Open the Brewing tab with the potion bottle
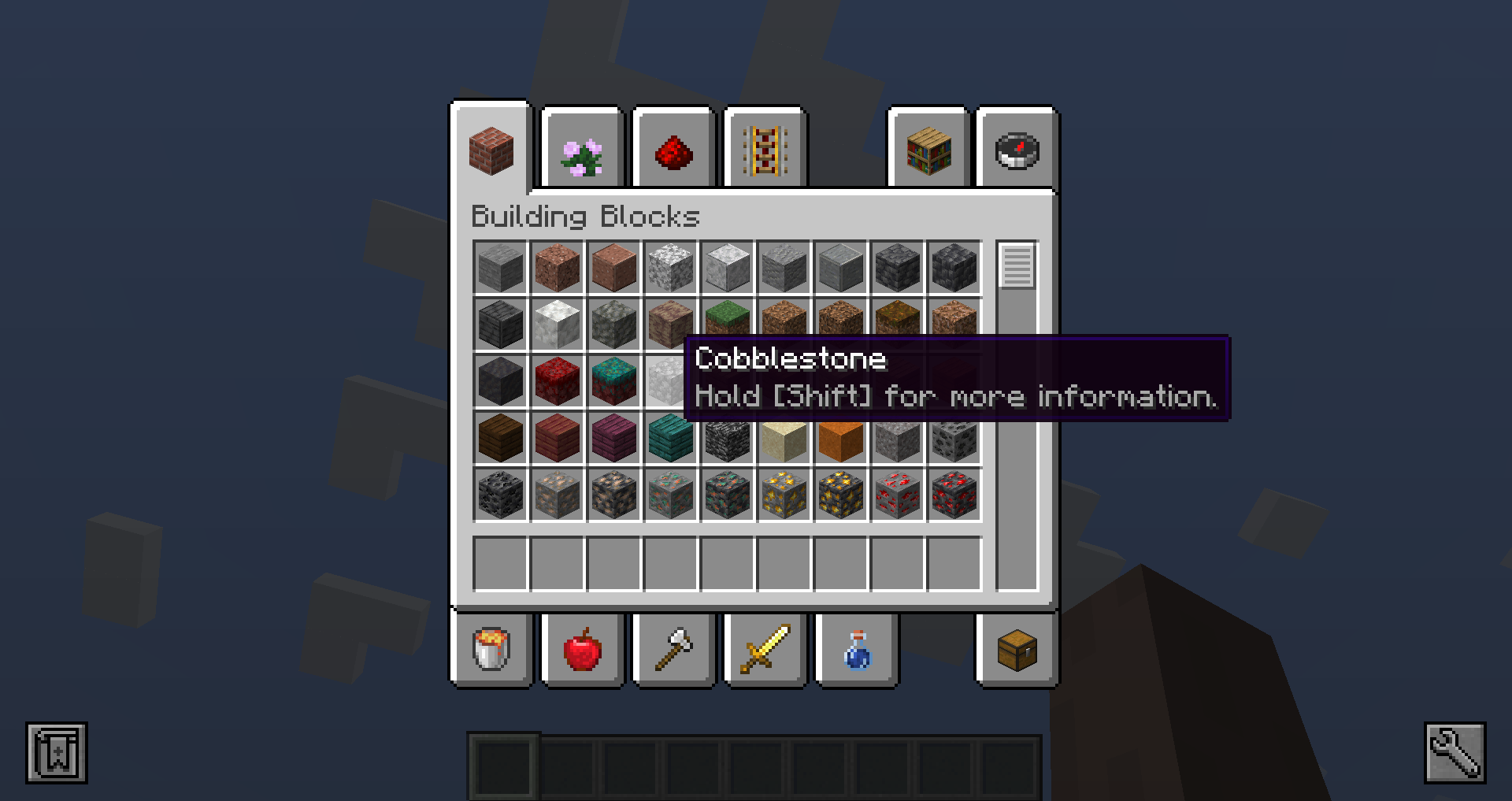This screenshot has height=801, width=1512. click(x=854, y=651)
